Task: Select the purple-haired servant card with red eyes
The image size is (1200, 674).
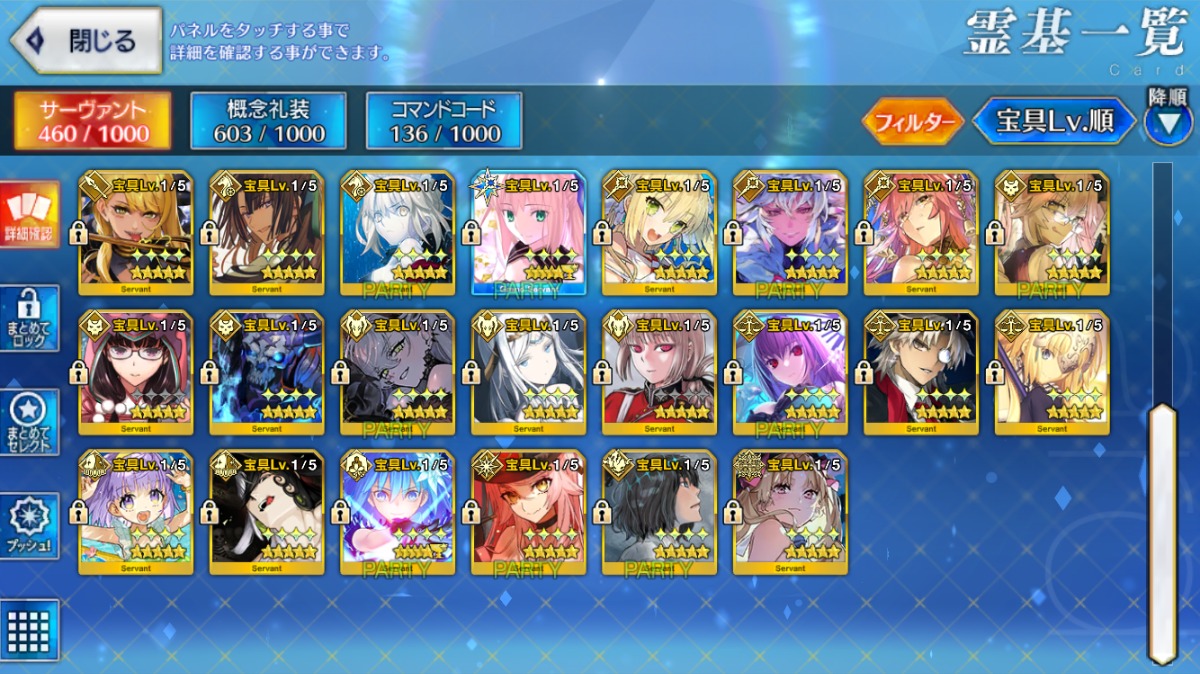Action: pos(790,372)
